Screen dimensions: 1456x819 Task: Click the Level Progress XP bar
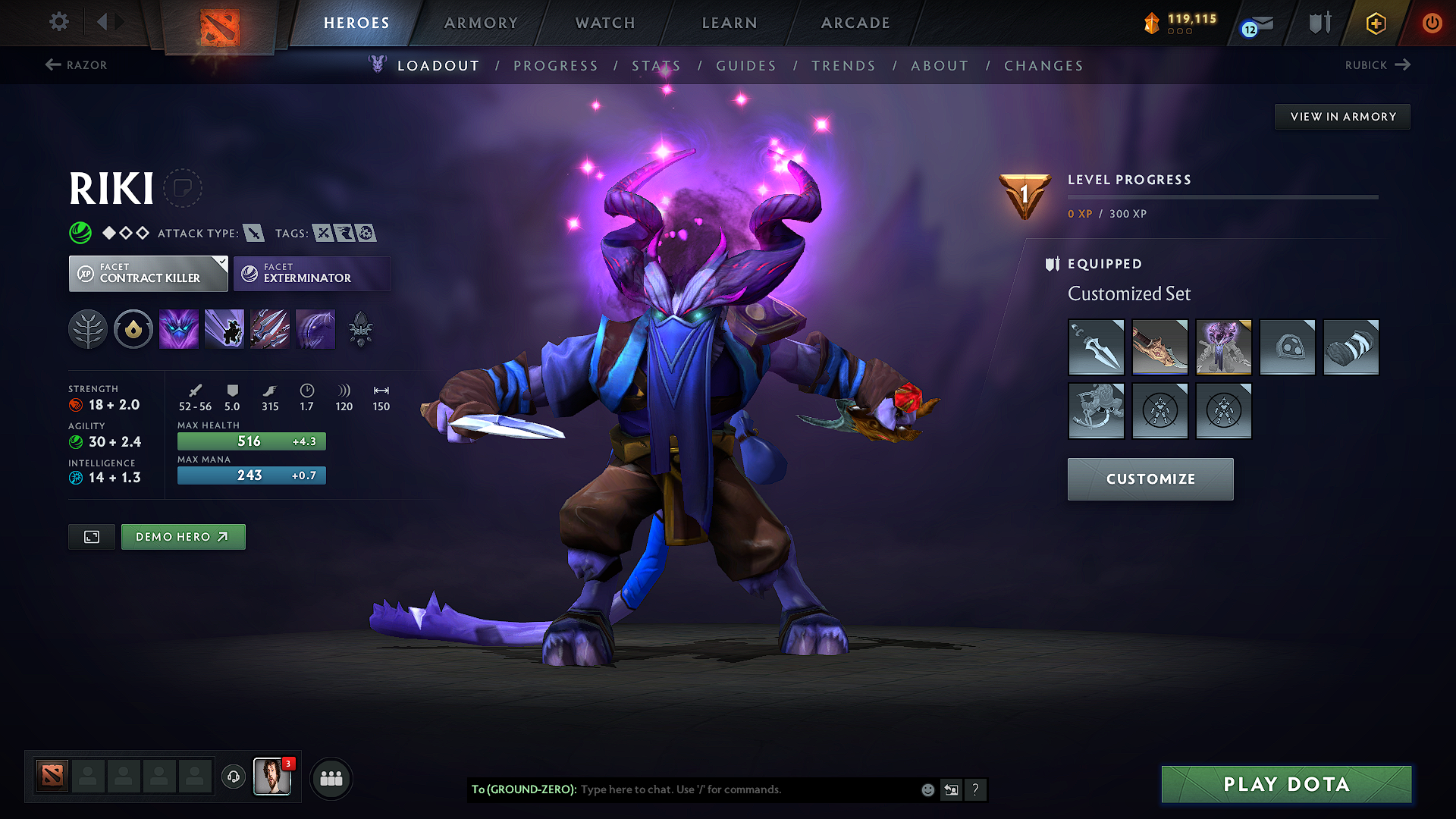[x=1222, y=197]
